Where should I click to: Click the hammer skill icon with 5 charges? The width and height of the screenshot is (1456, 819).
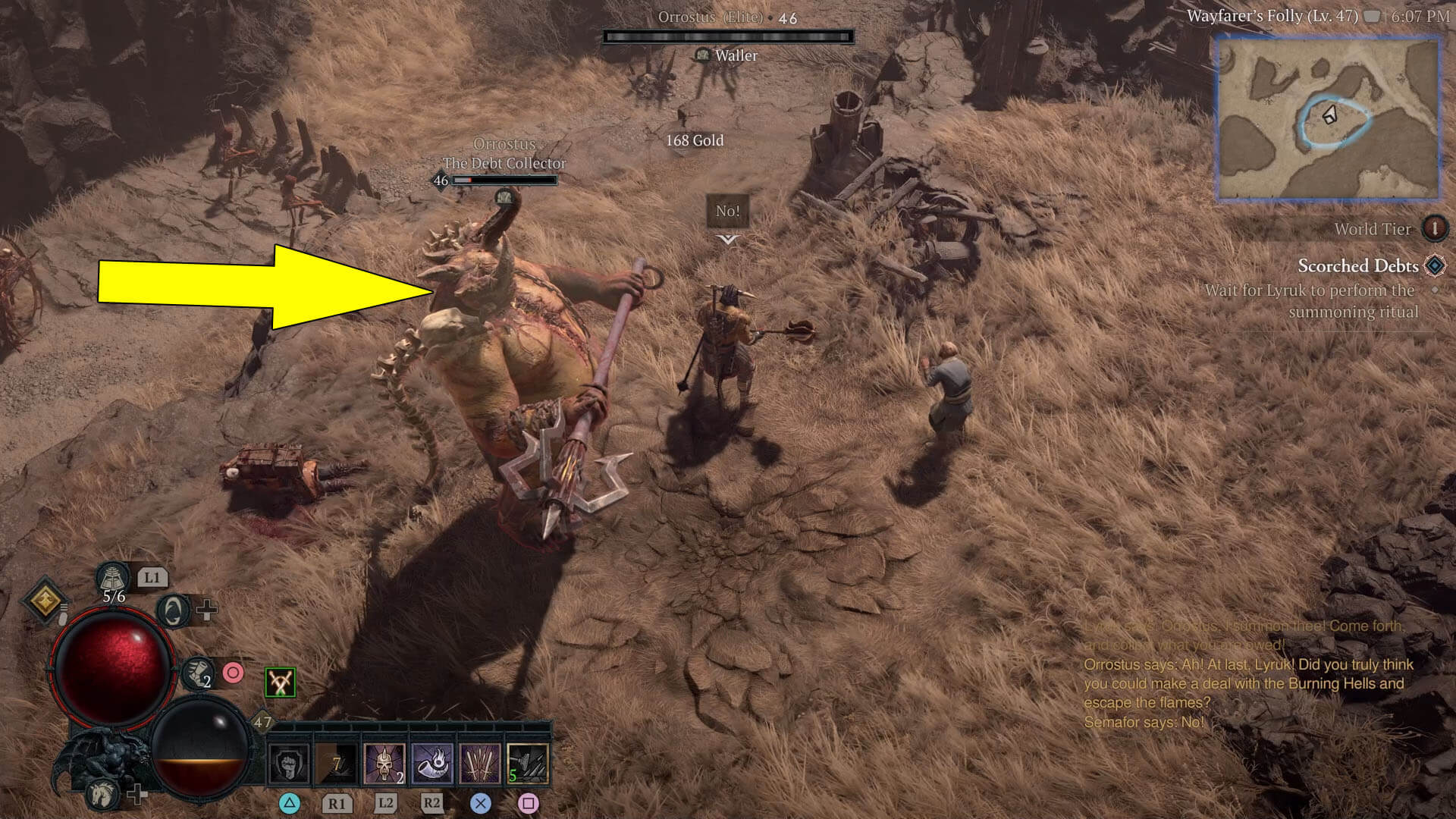pos(527,762)
